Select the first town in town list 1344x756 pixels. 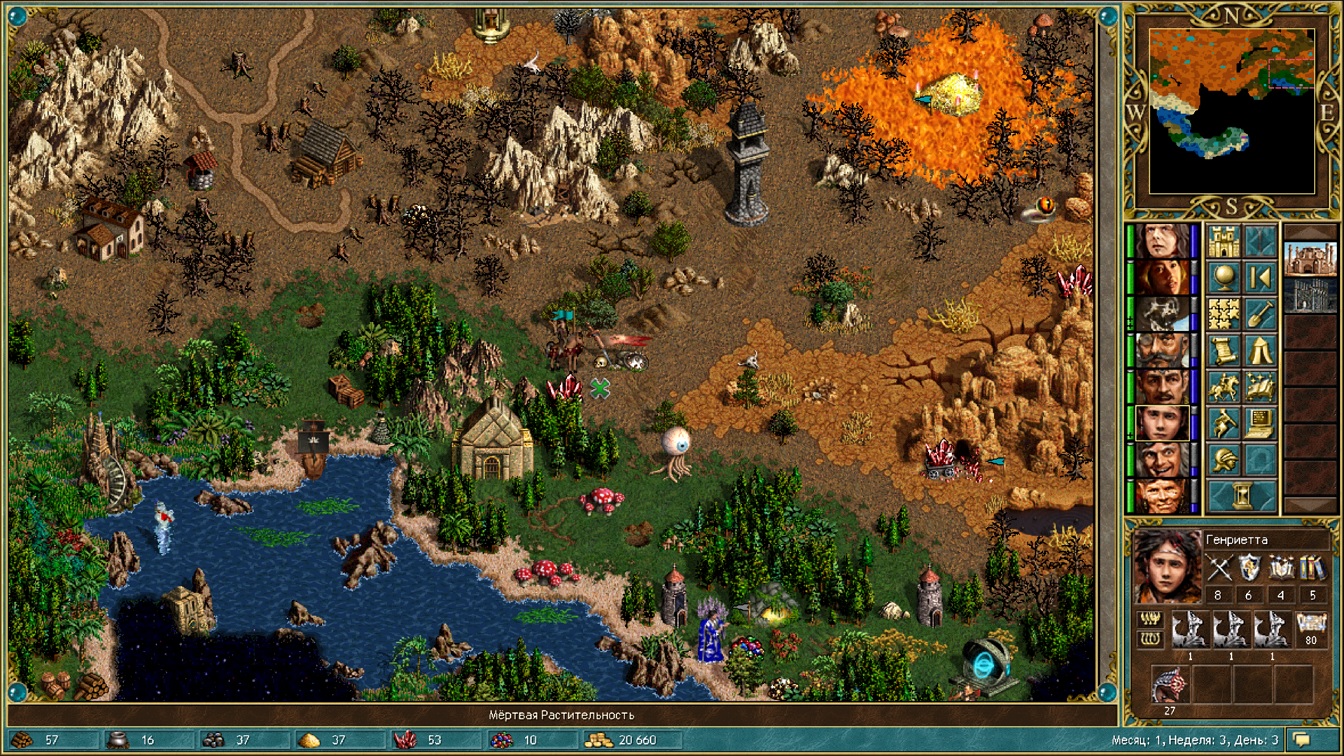click(1309, 259)
